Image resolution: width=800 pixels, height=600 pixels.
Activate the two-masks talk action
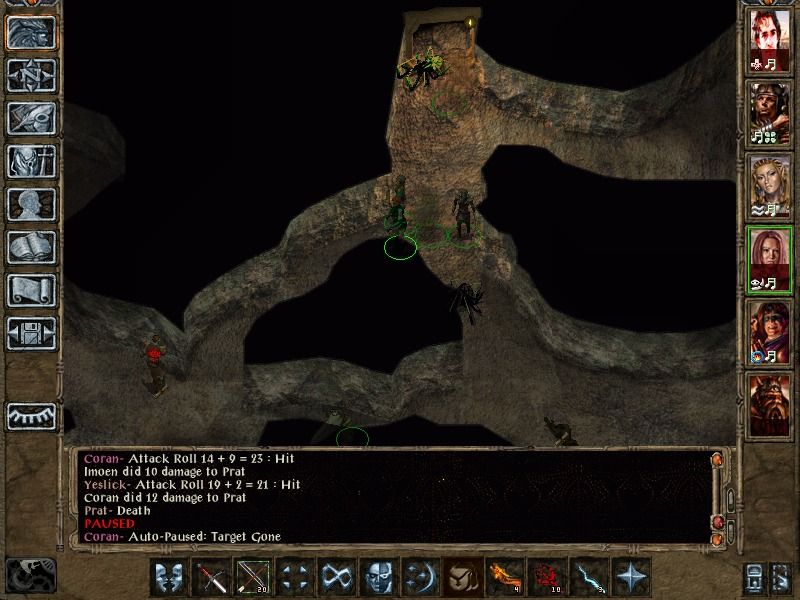(x=169, y=577)
